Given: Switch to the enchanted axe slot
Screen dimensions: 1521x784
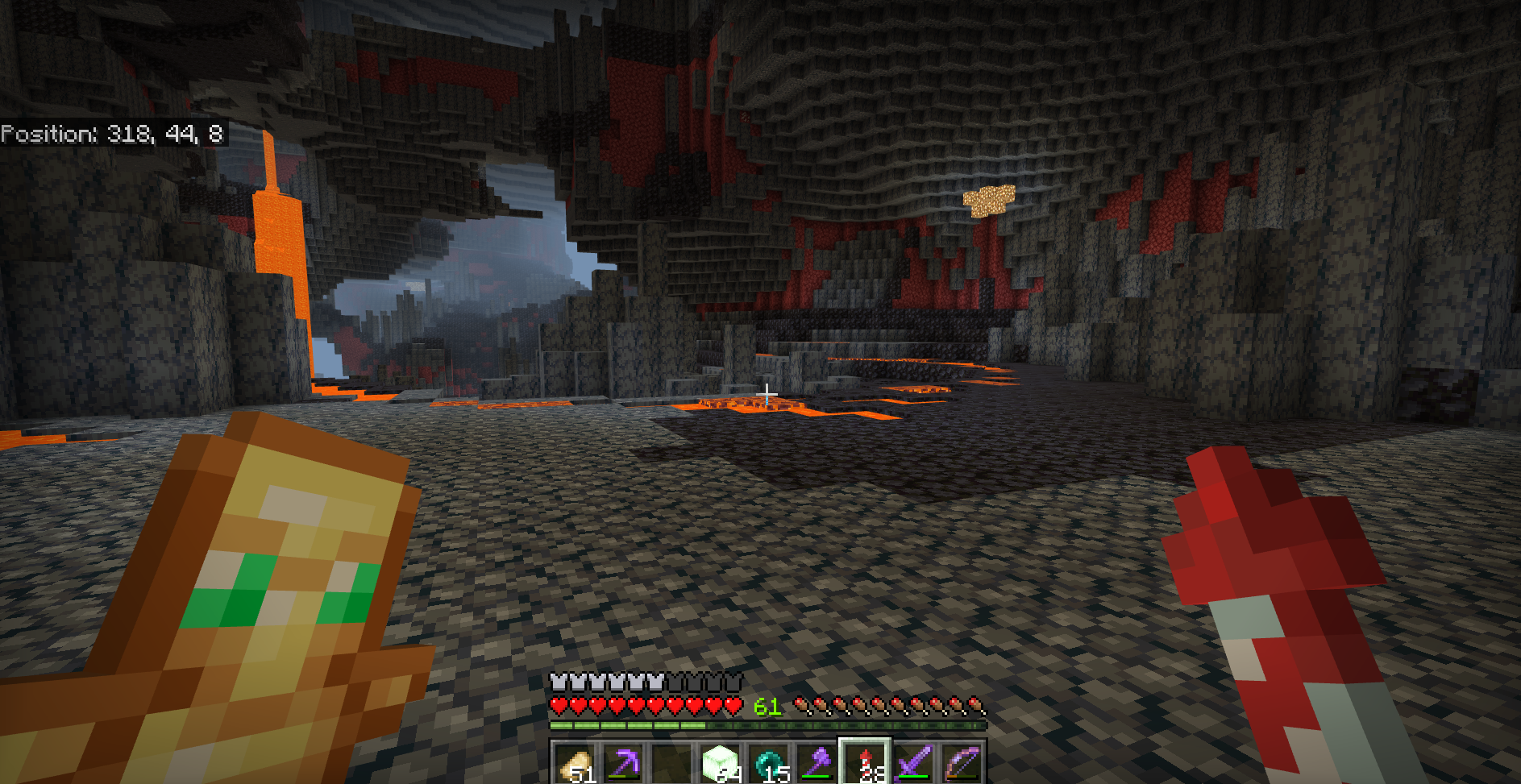Looking at the screenshot, I should pyautogui.click(x=817, y=762).
